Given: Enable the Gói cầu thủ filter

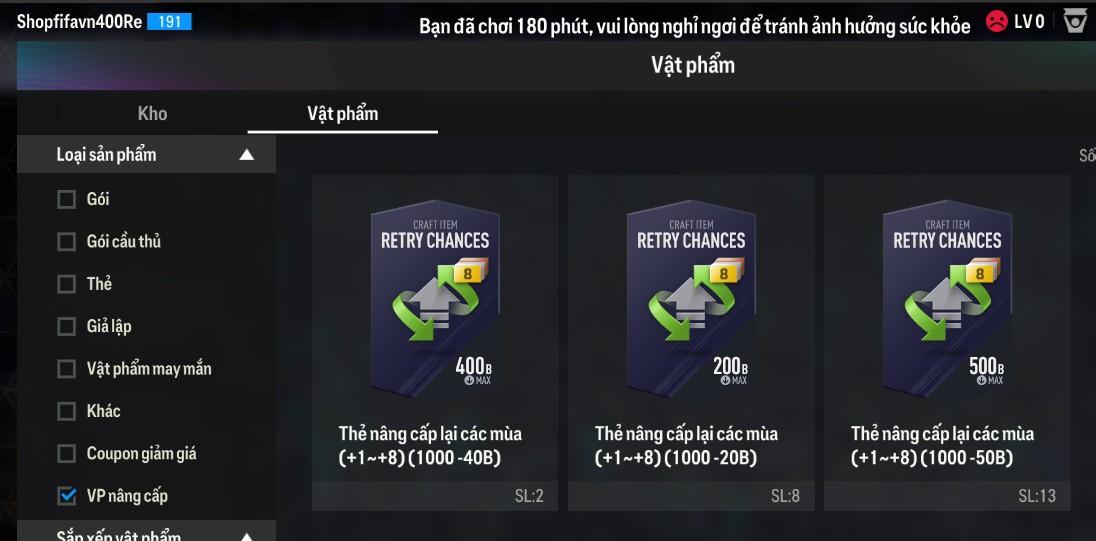Looking at the screenshot, I should point(67,242).
